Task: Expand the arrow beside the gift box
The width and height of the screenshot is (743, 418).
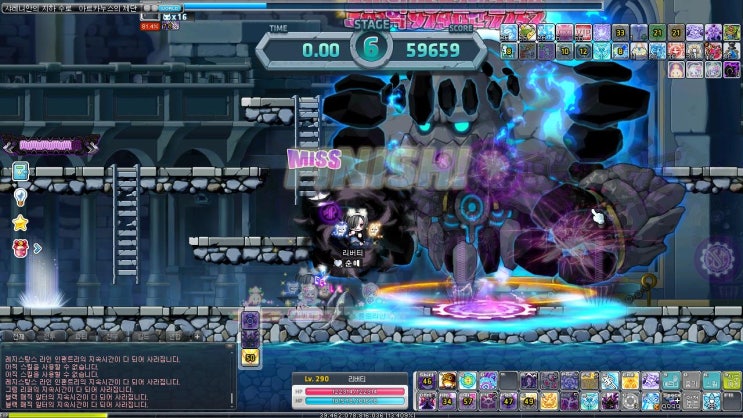Action: coord(38,247)
